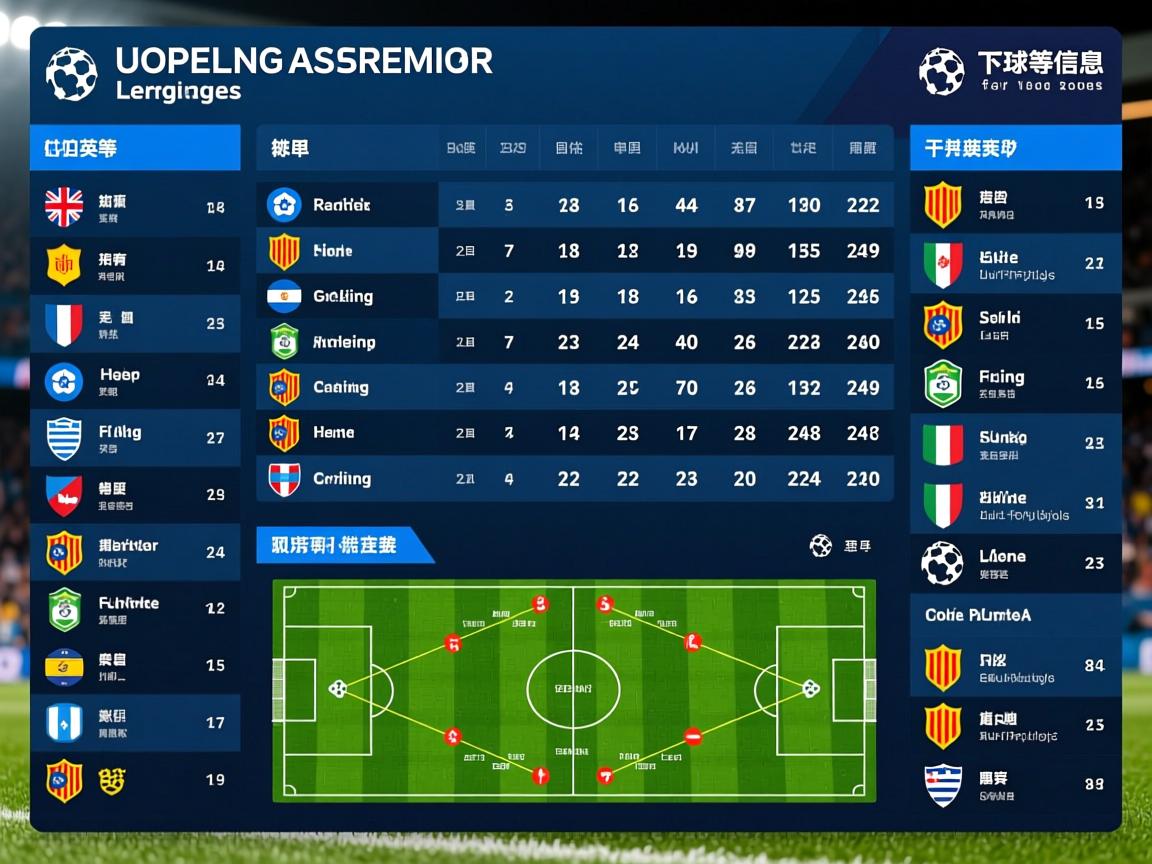Select the Union Jack flag row
This screenshot has height=864, width=1152.
pyautogui.click(x=135, y=208)
